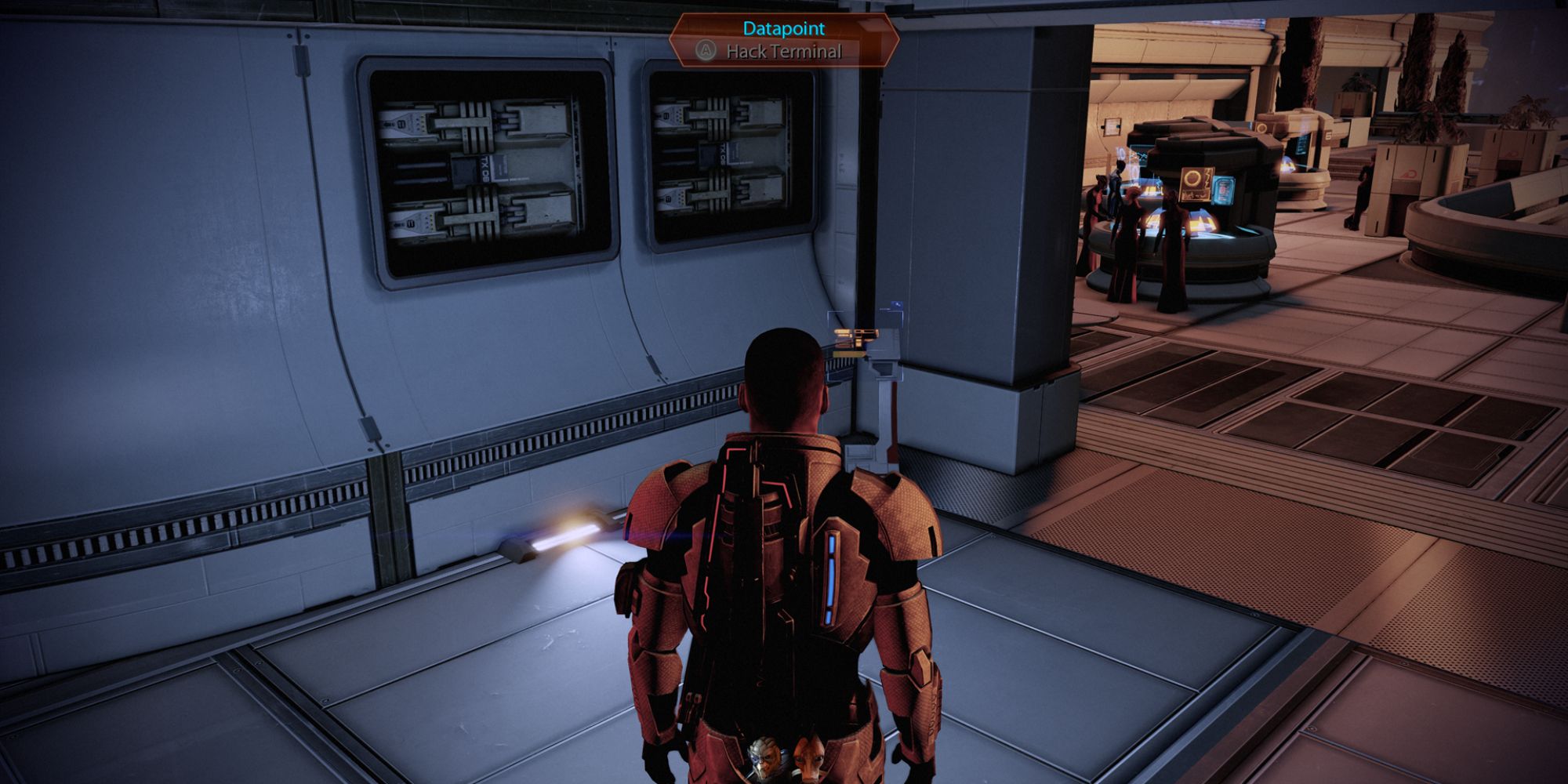Open the small holographic display above the terminal
1568x784 pixels.
[897, 304]
